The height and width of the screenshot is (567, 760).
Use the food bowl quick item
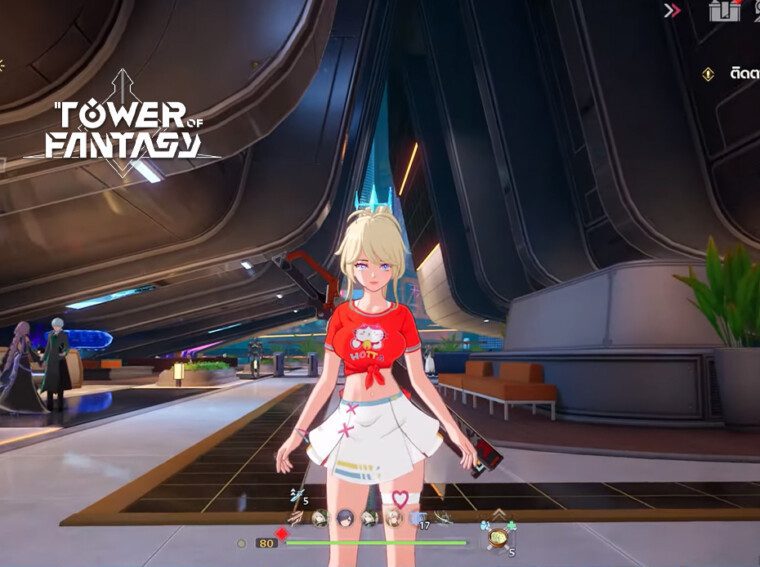(496, 537)
